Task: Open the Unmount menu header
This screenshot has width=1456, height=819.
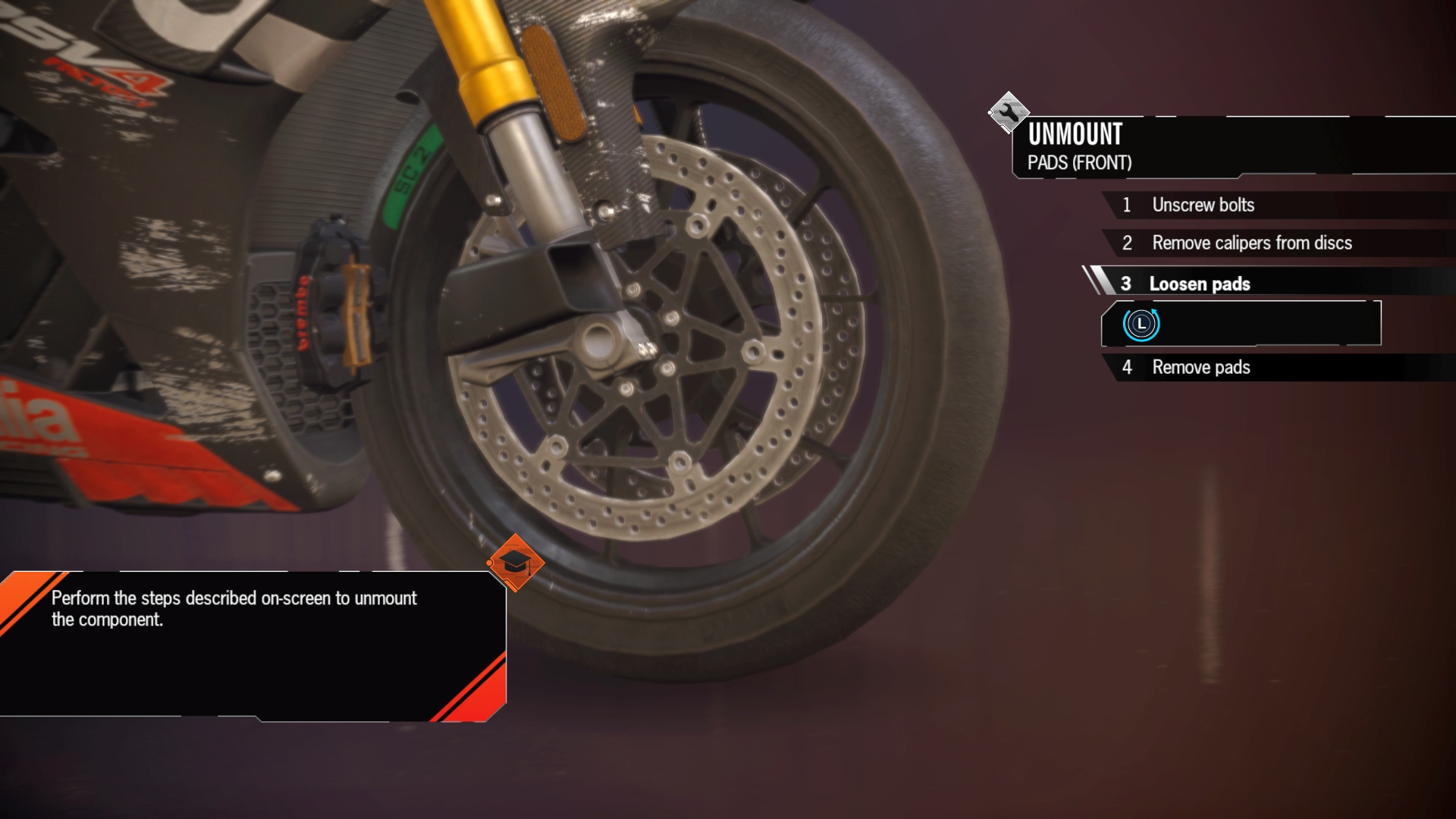Action: (x=1075, y=136)
